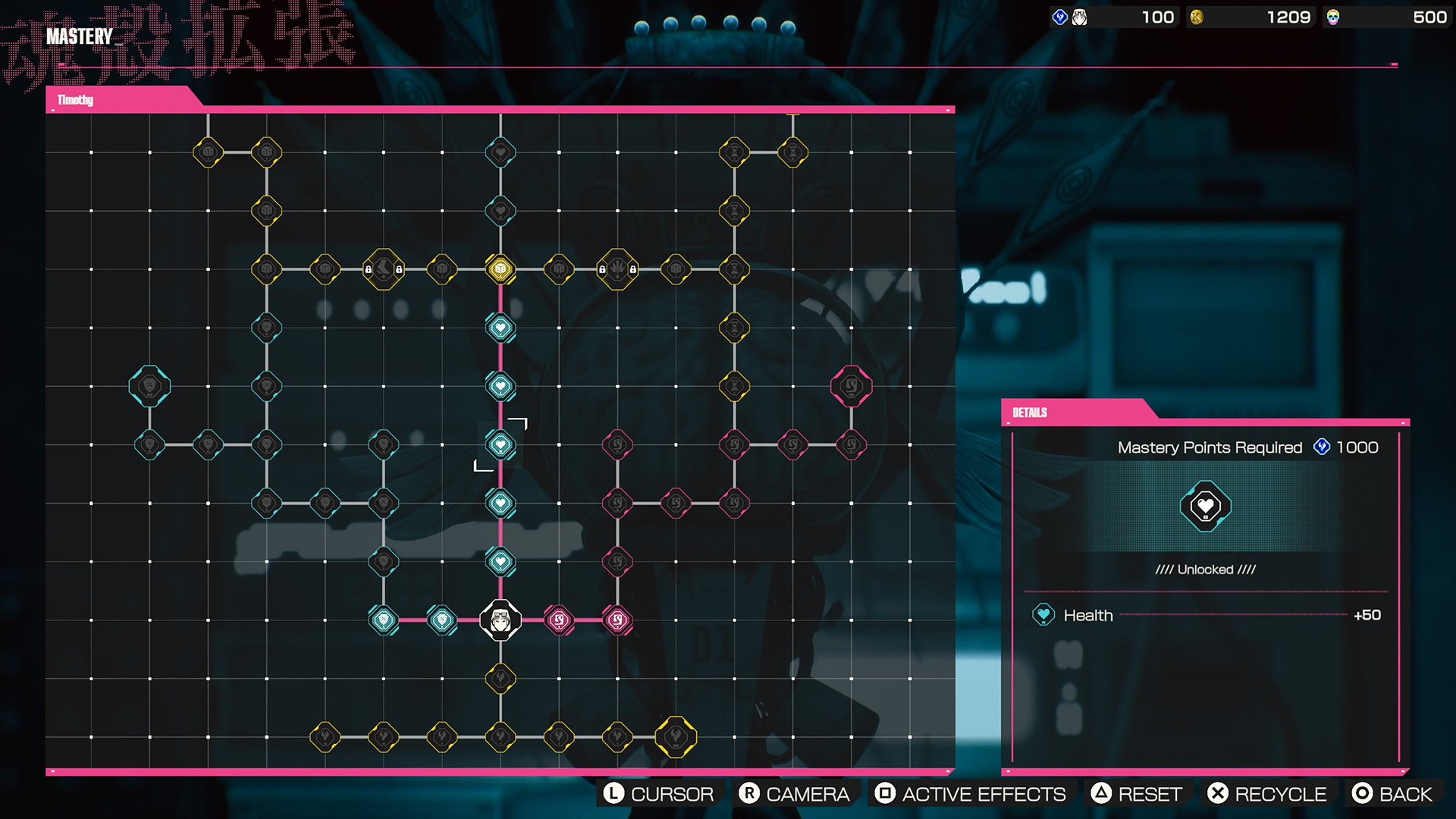The image size is (1456, 819).
Task: Open the Timothy mastery tab
Action: [76, 100]
